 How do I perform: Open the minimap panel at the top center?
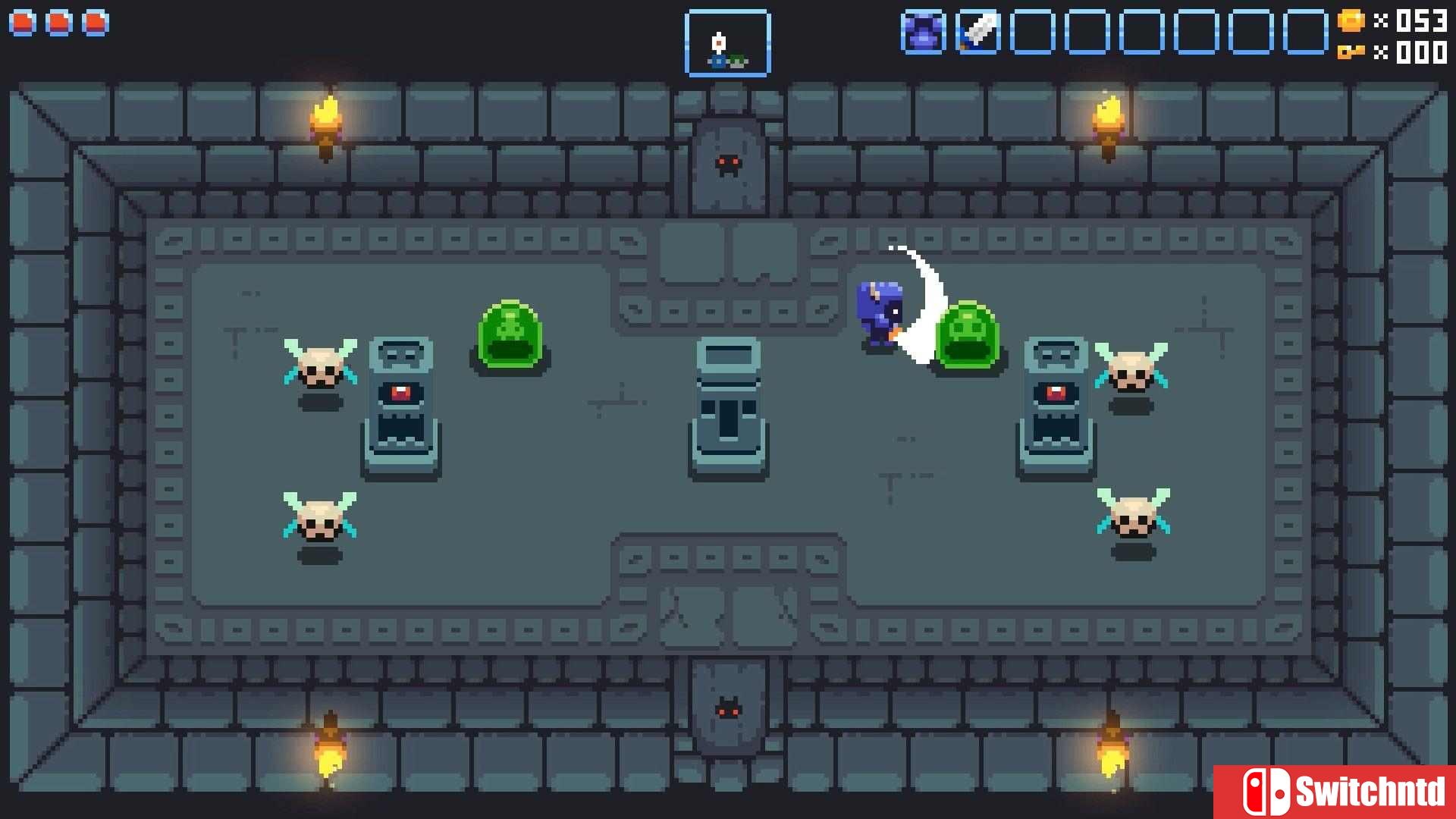(728, 43)
